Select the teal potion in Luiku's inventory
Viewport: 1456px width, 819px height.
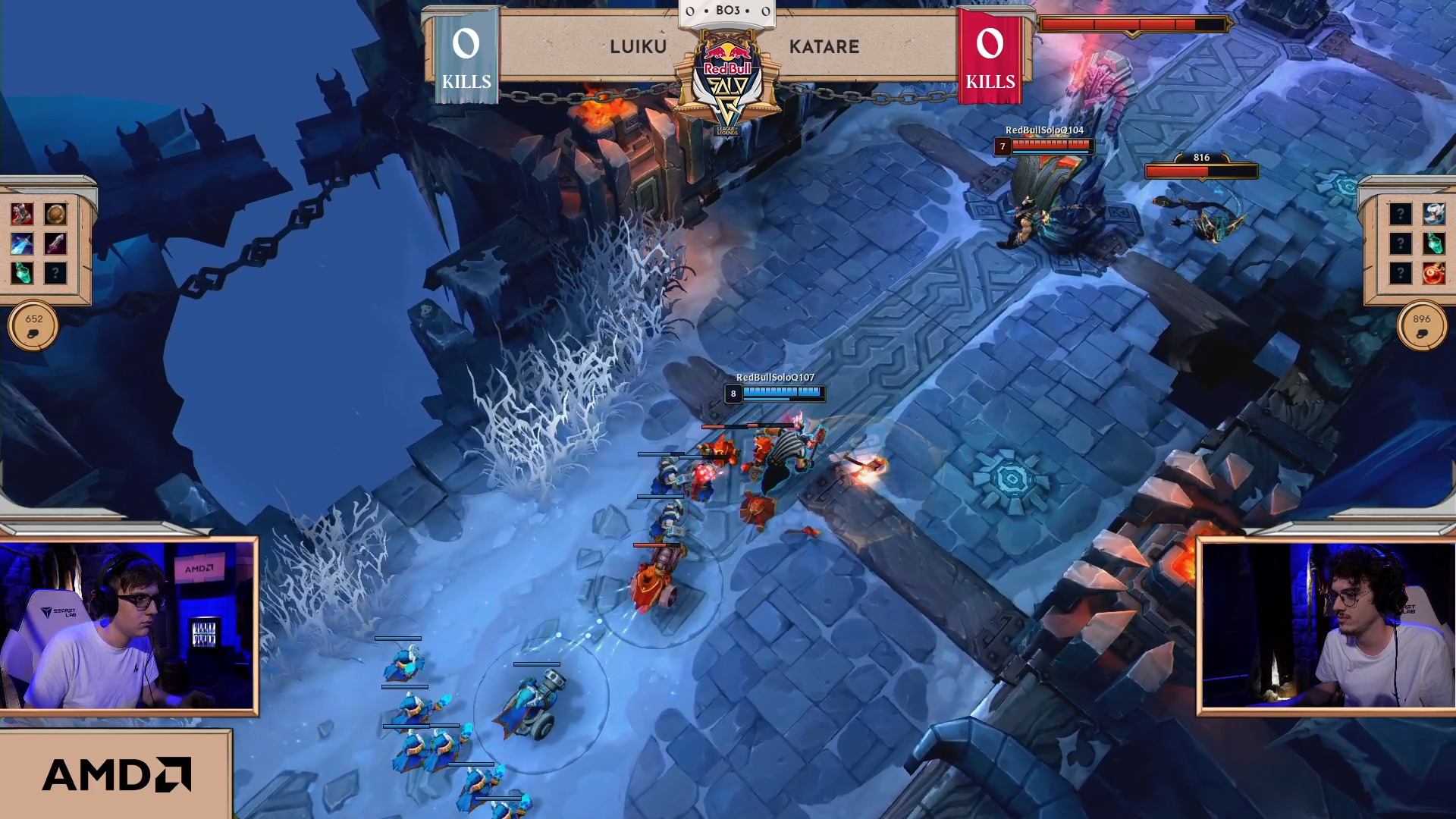point(22,272)
